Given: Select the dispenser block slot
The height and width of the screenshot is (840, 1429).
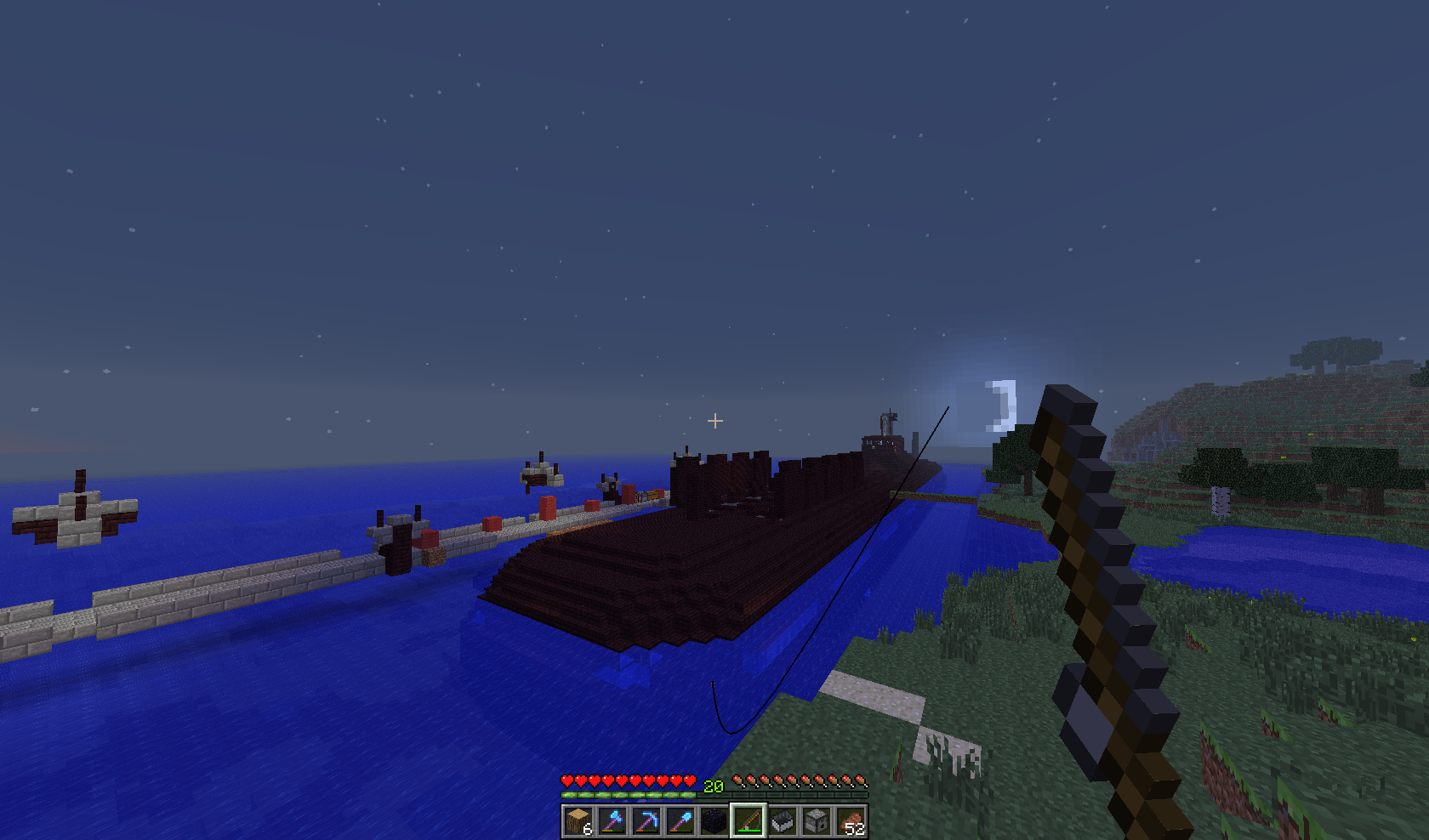Looking at the screenshot, I should (x=817, y=821).
